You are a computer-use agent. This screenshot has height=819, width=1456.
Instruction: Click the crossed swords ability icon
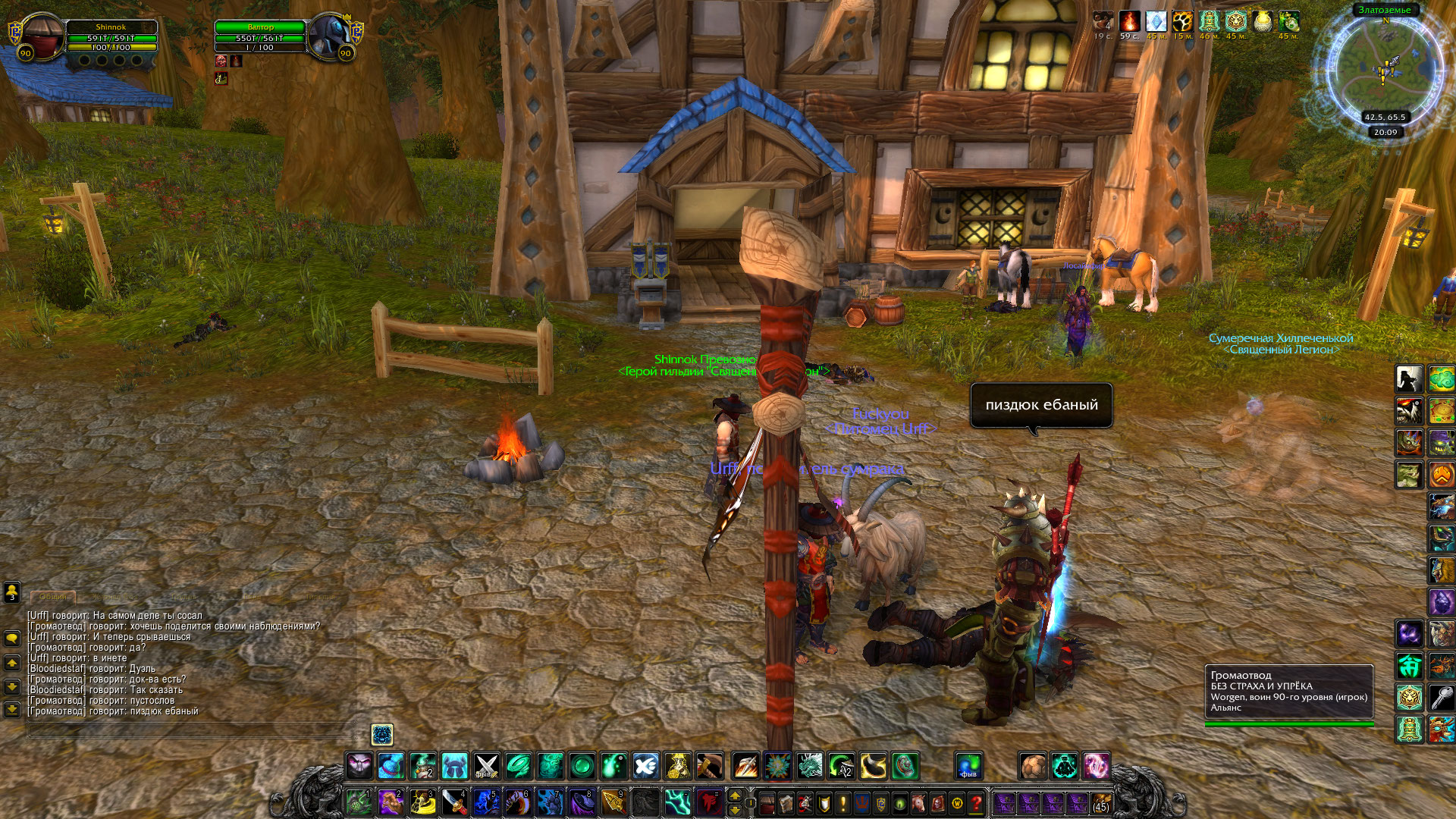(x=486, y=766)
